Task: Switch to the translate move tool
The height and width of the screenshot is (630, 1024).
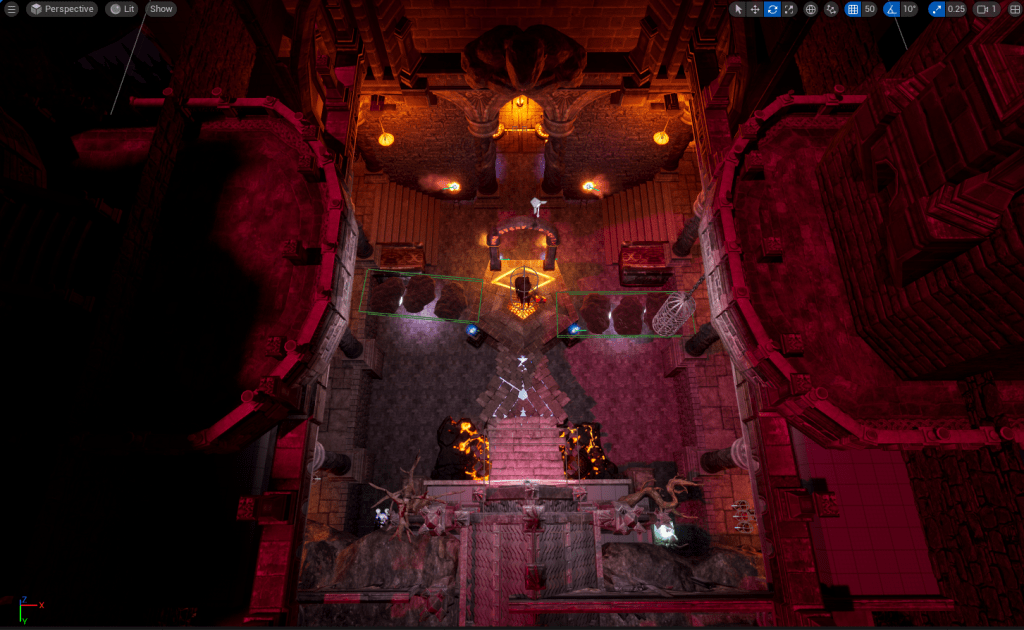Action: click(755, 9)
